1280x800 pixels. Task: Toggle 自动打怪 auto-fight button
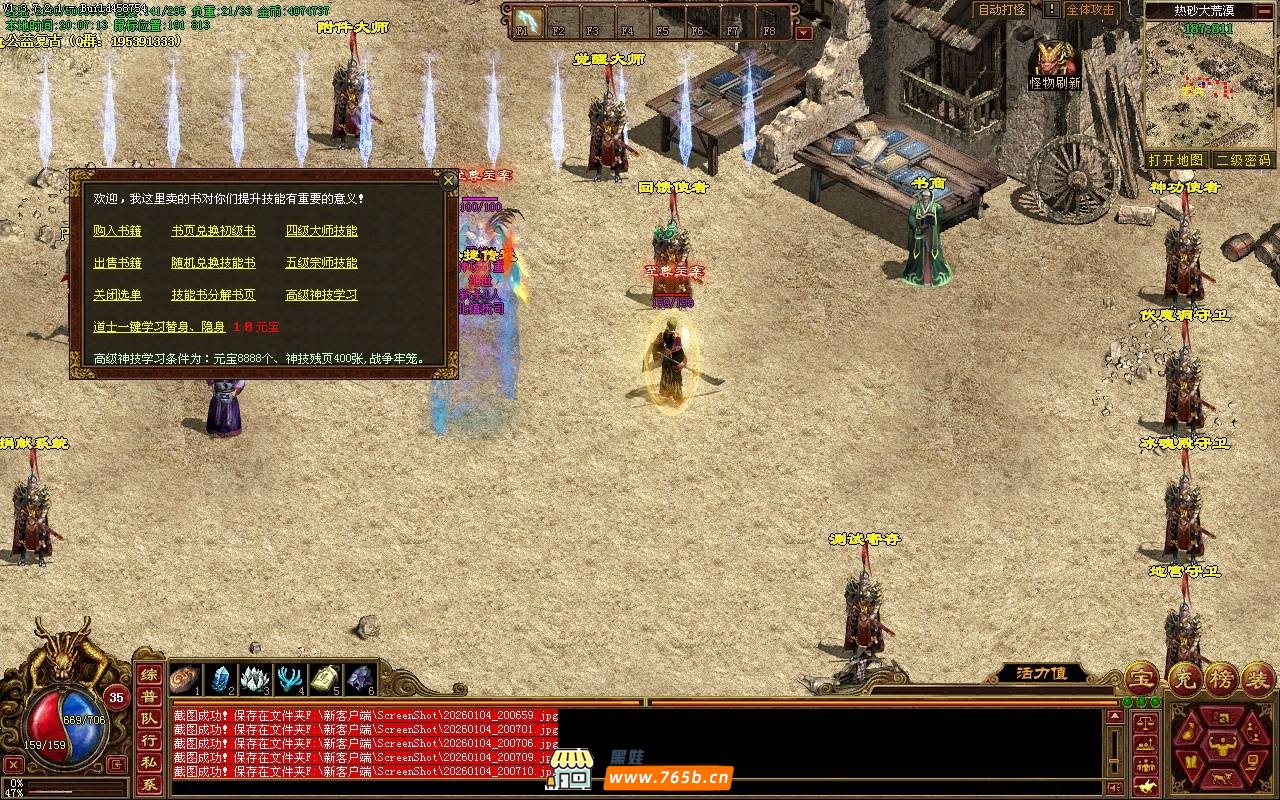[x=1001, y=10]
